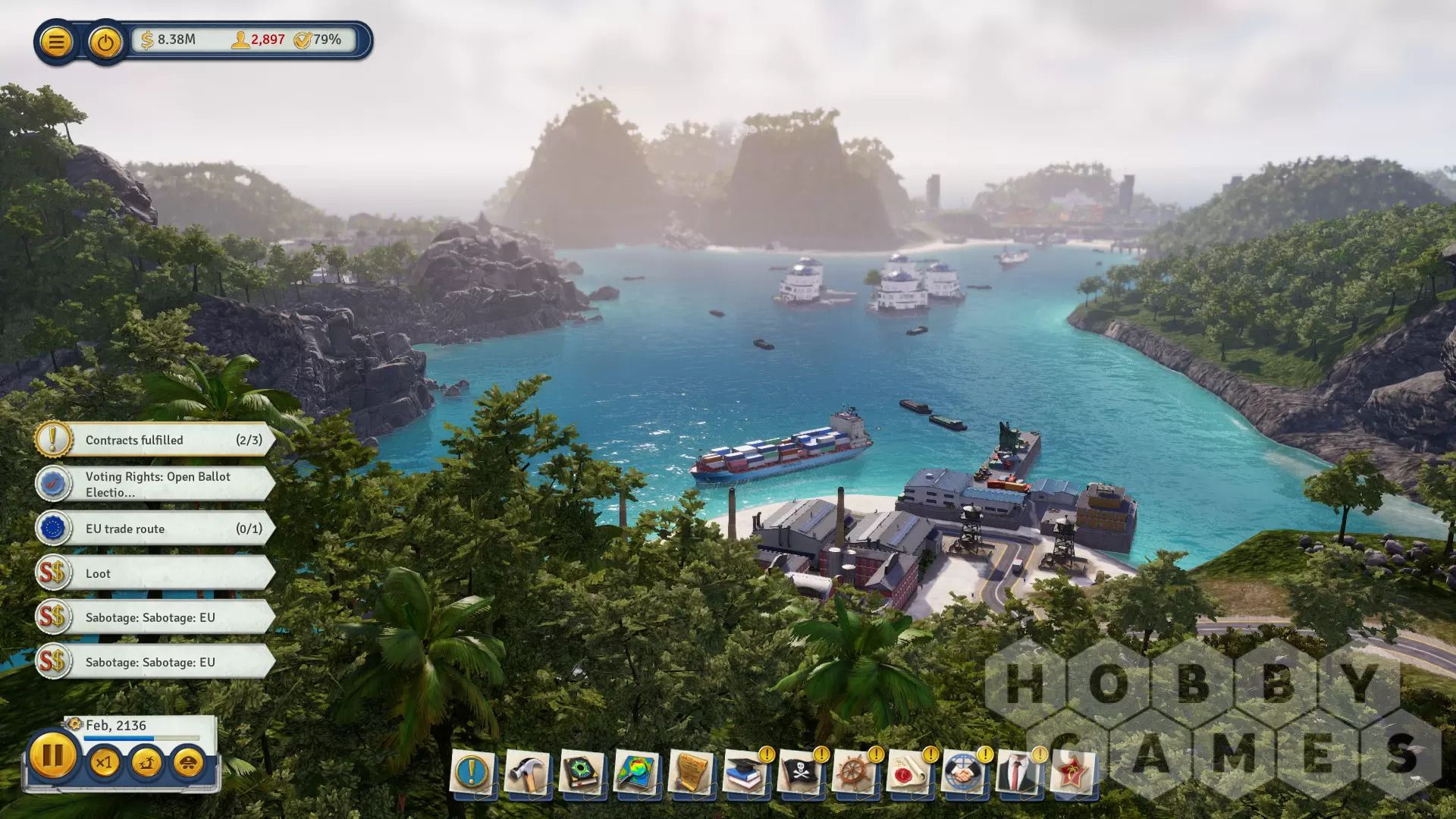Change the x1 game speed
The image size is (1456, 819).
pos(104,762)
